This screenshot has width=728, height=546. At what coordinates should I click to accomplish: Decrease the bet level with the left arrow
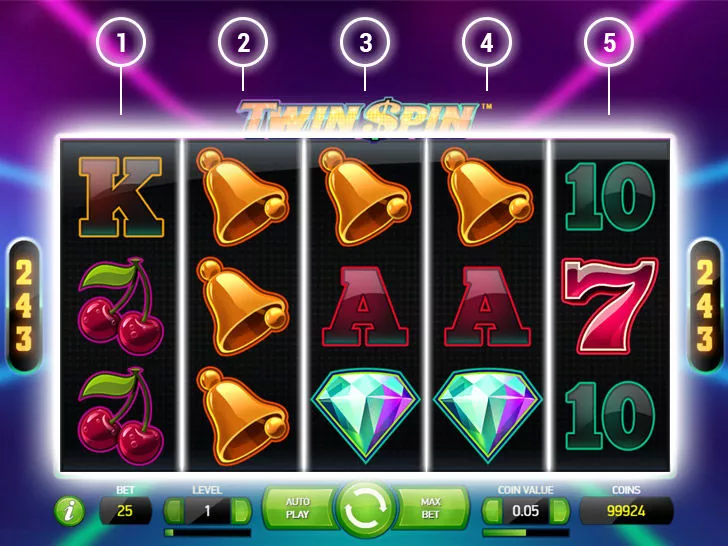click(x=176, y=511)
